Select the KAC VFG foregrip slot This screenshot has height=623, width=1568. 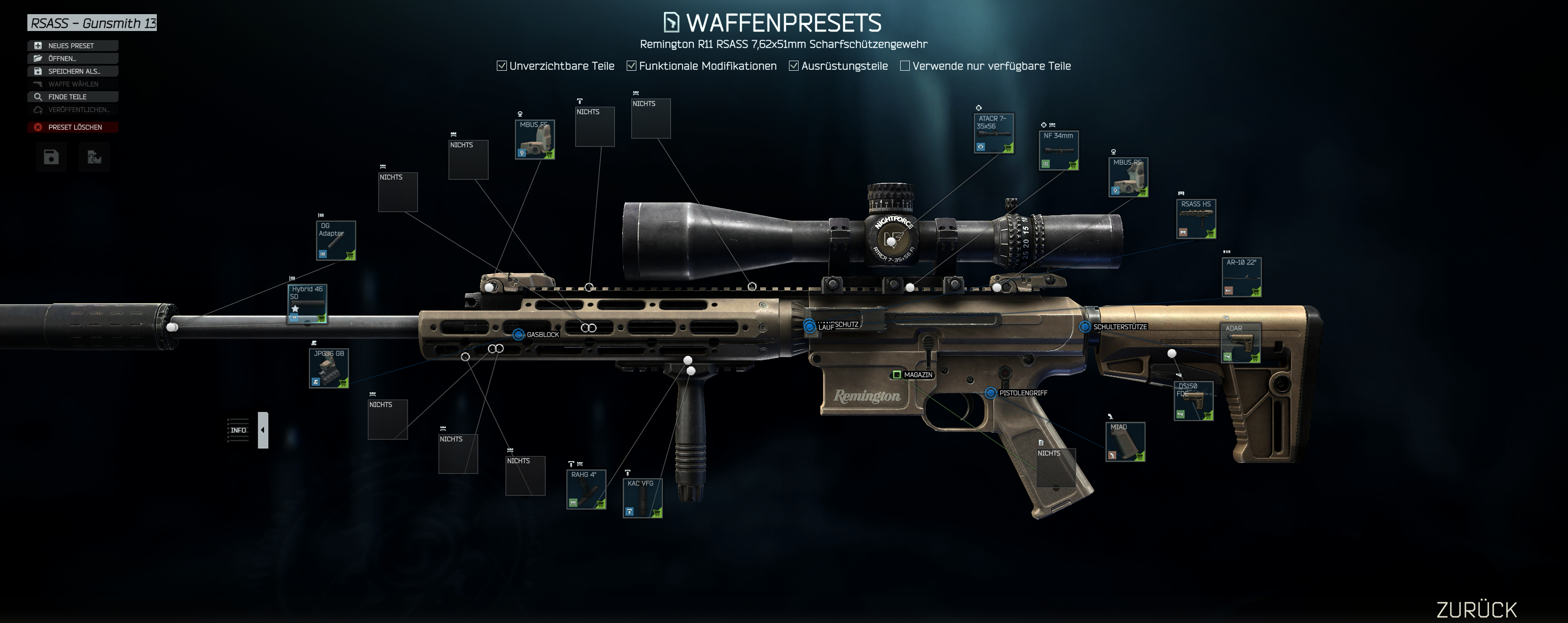tap(642, 498)
